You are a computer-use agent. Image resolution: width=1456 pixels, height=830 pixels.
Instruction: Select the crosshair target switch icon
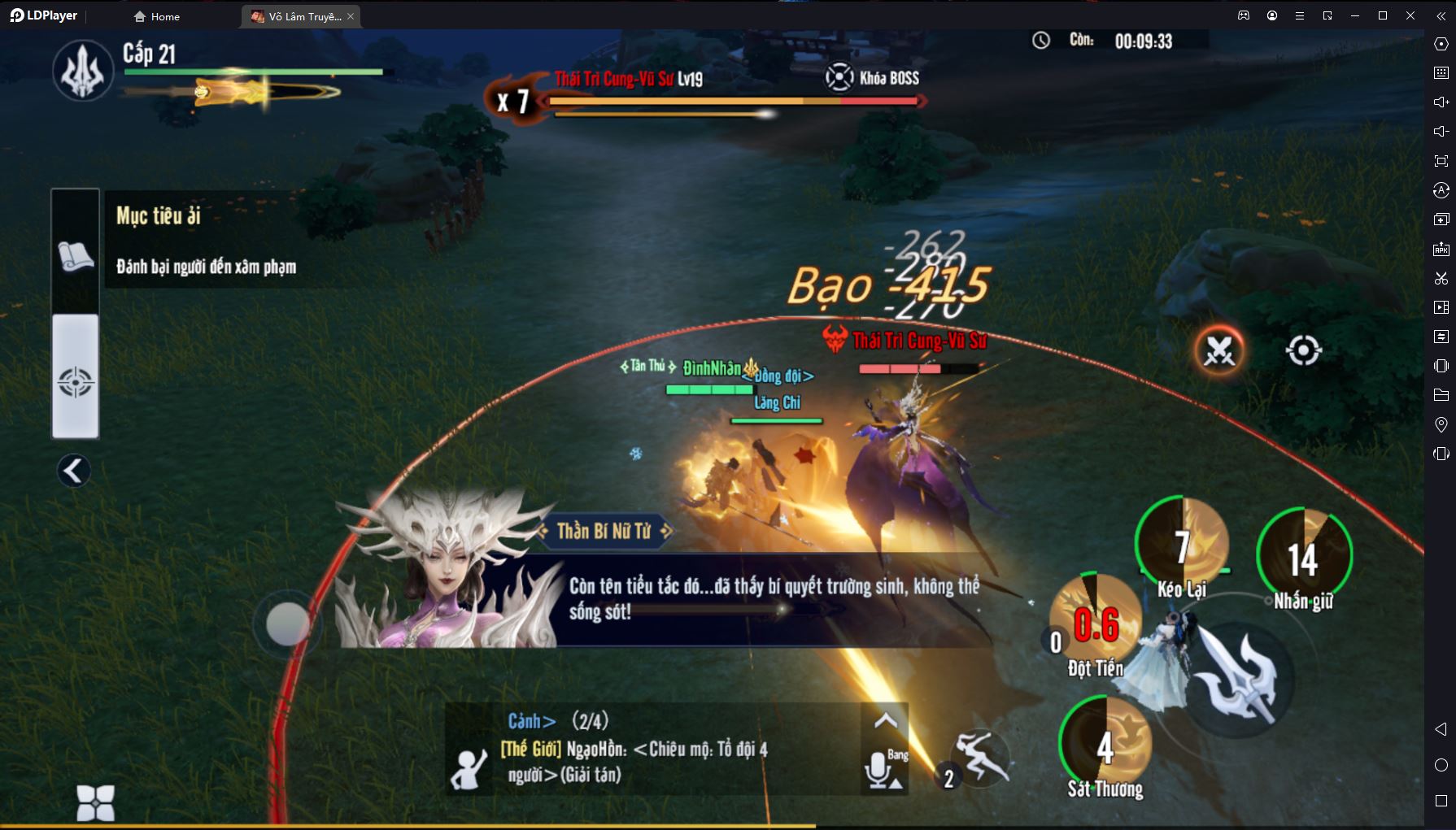tap(1303, 351)
